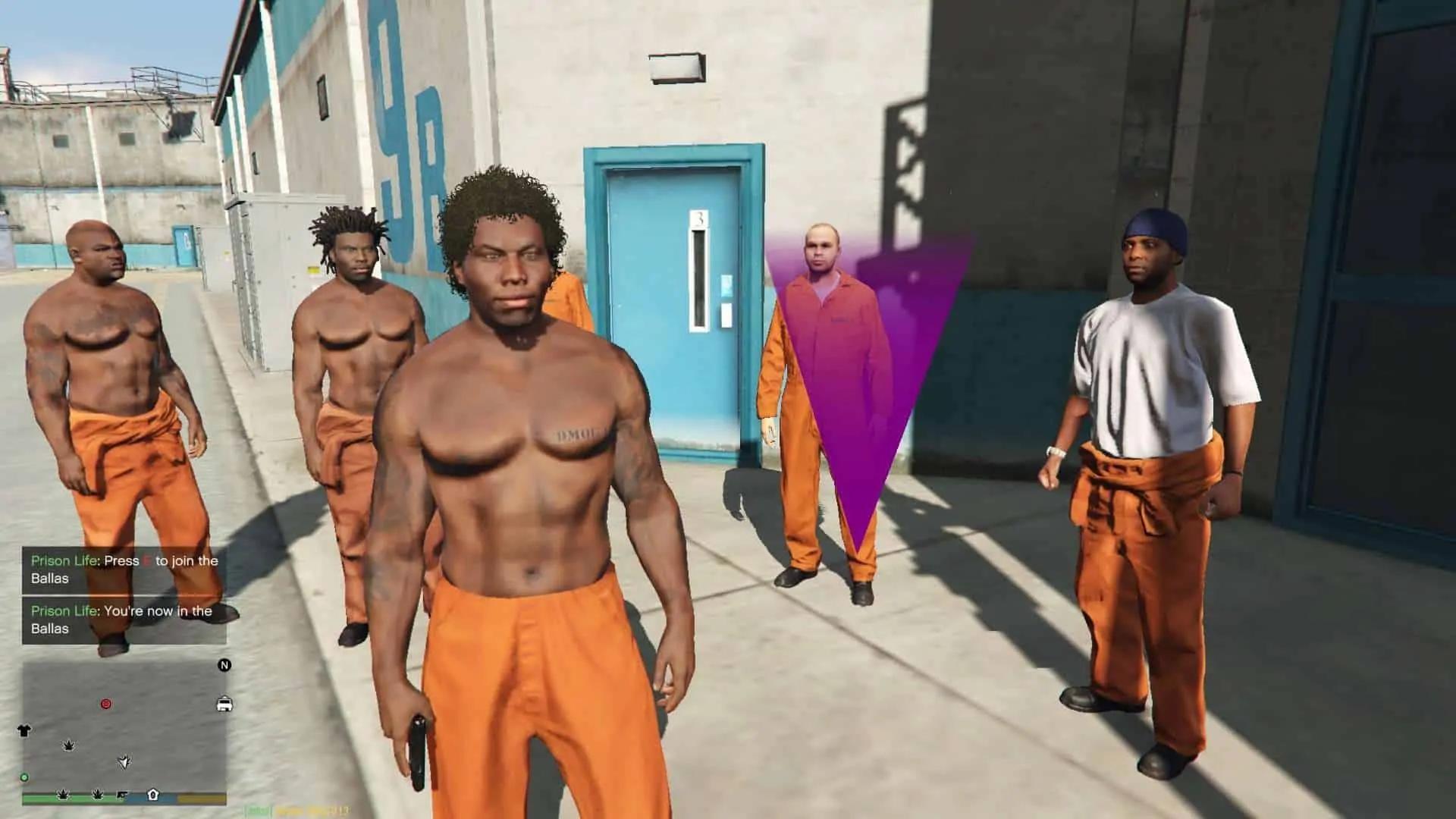
Task: Select the weed leaf blip near the map center
Action: pos(69,746)
